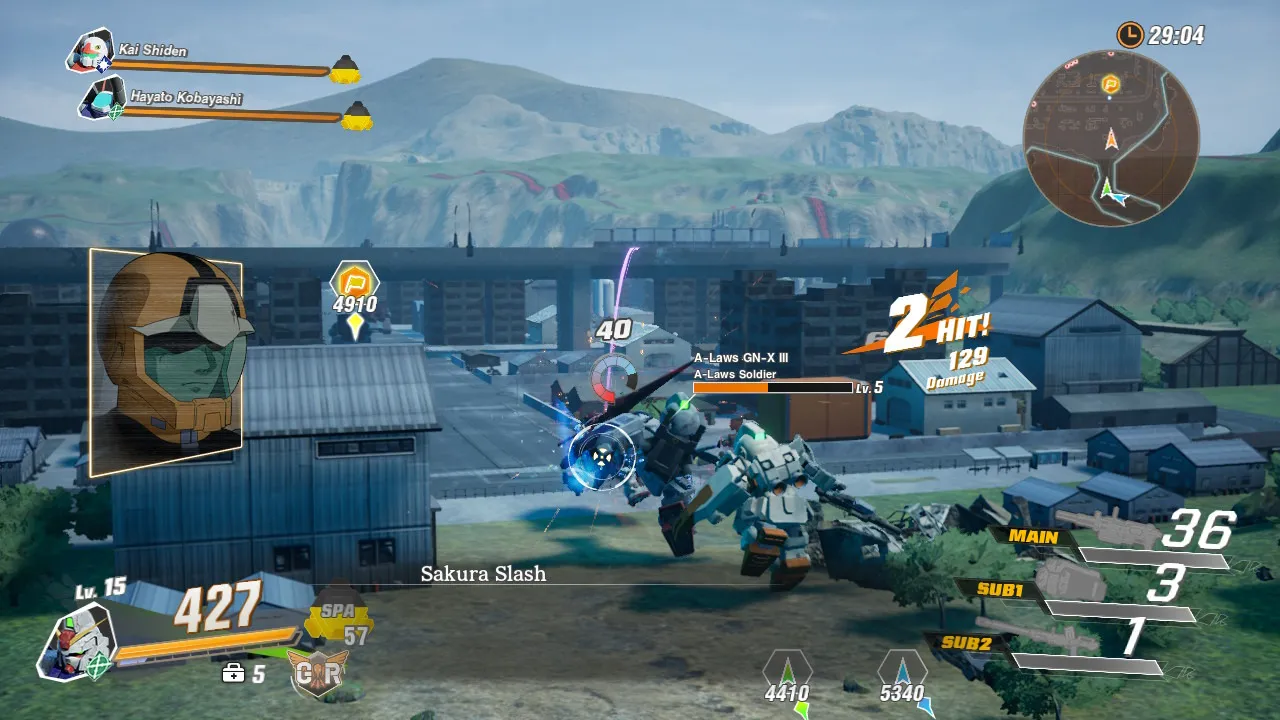
Task: Click the pilot helmet communication portrait
Action: 165,361
